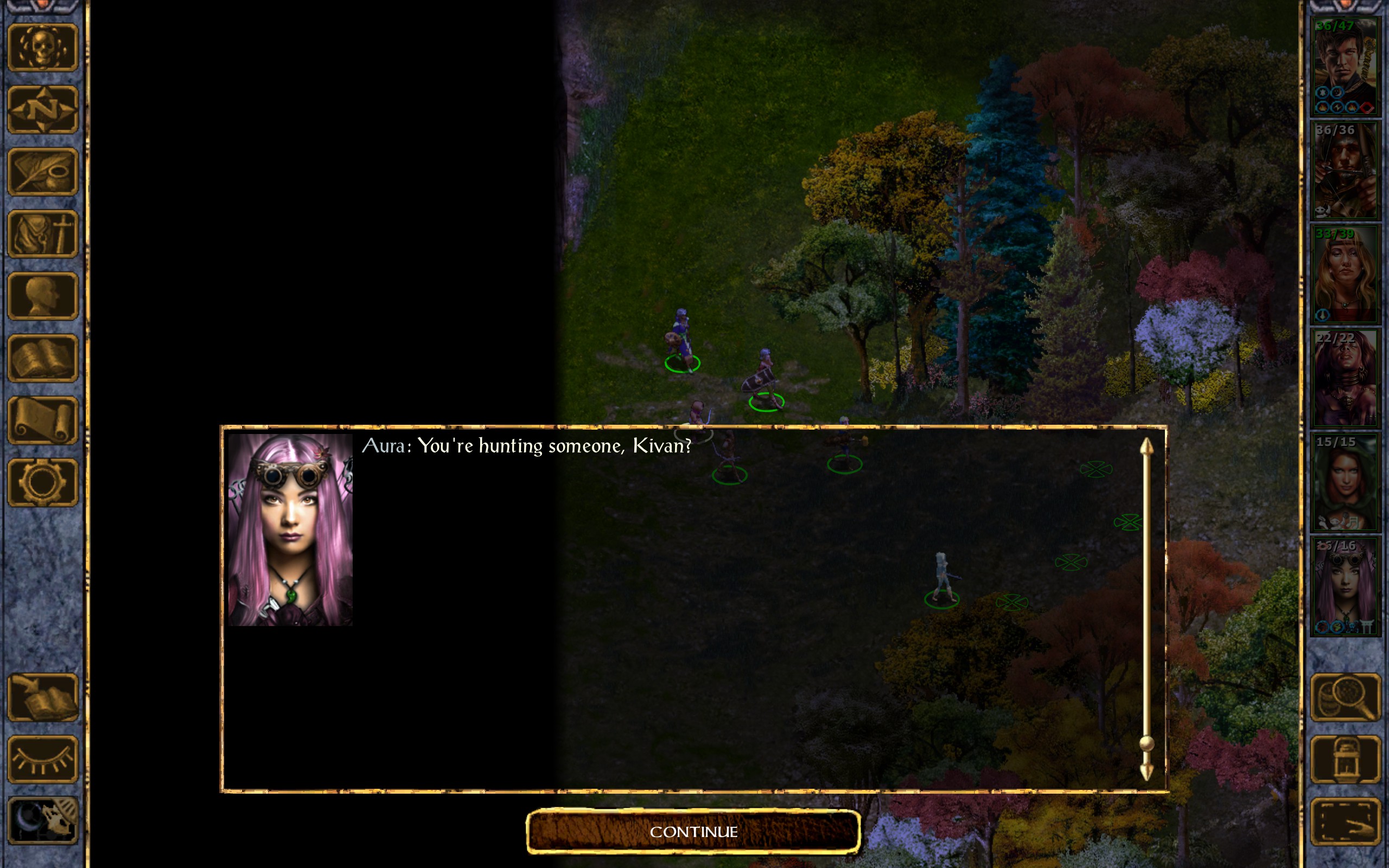Open the options gear icon

[x=42, y=482]
